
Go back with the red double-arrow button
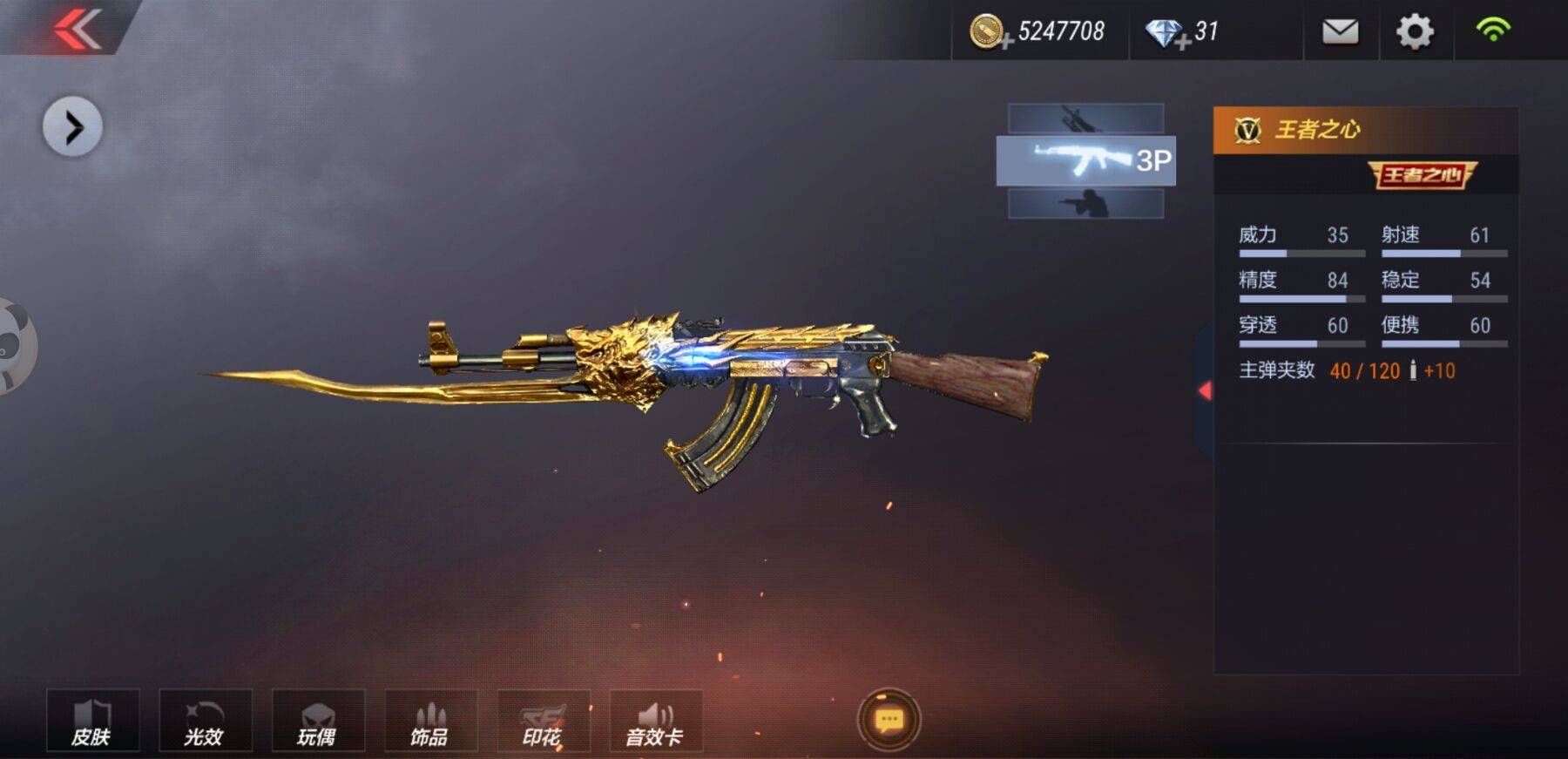(77, 29)
